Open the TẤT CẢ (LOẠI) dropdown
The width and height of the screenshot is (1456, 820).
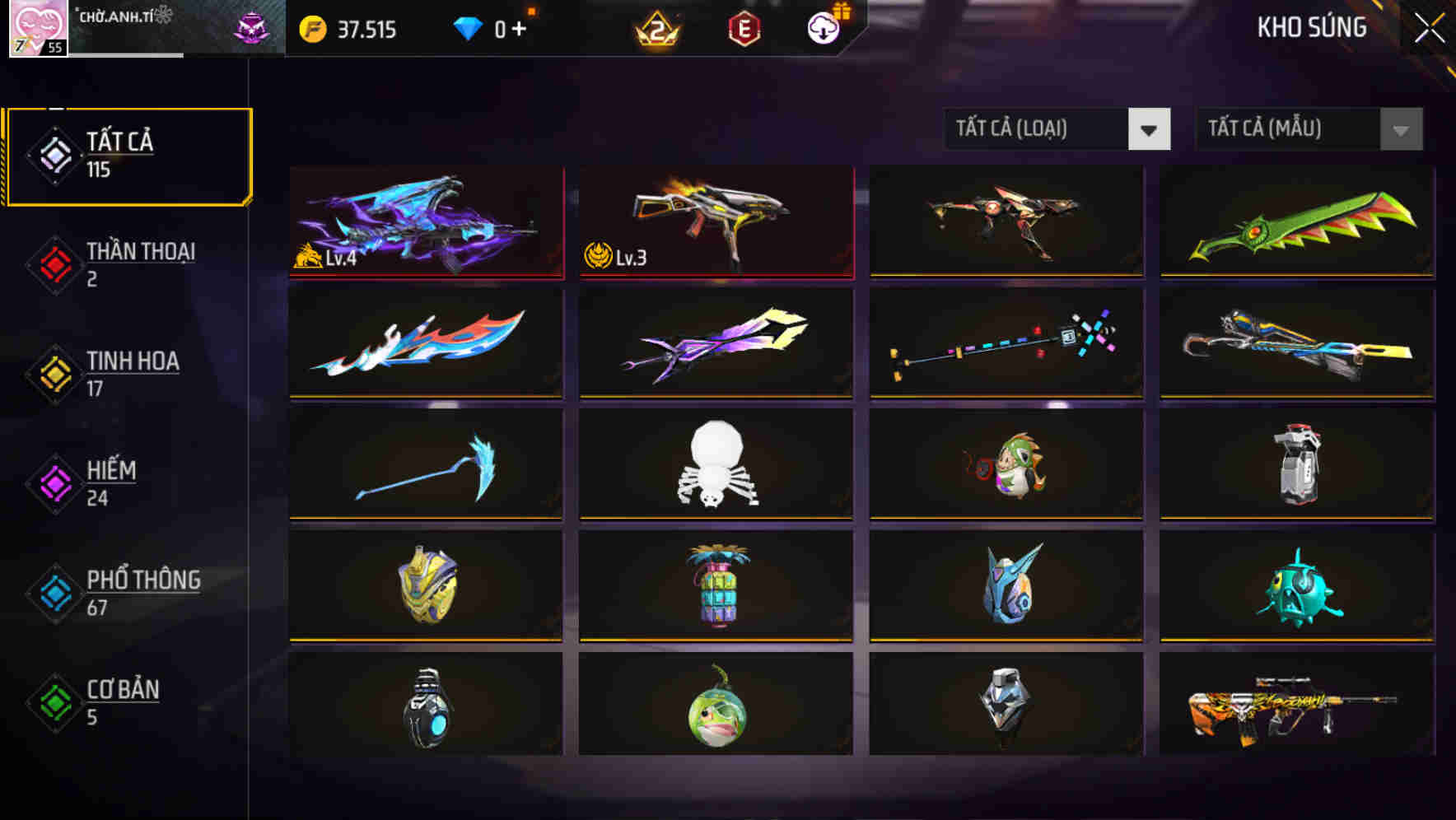click(1057, 129)
